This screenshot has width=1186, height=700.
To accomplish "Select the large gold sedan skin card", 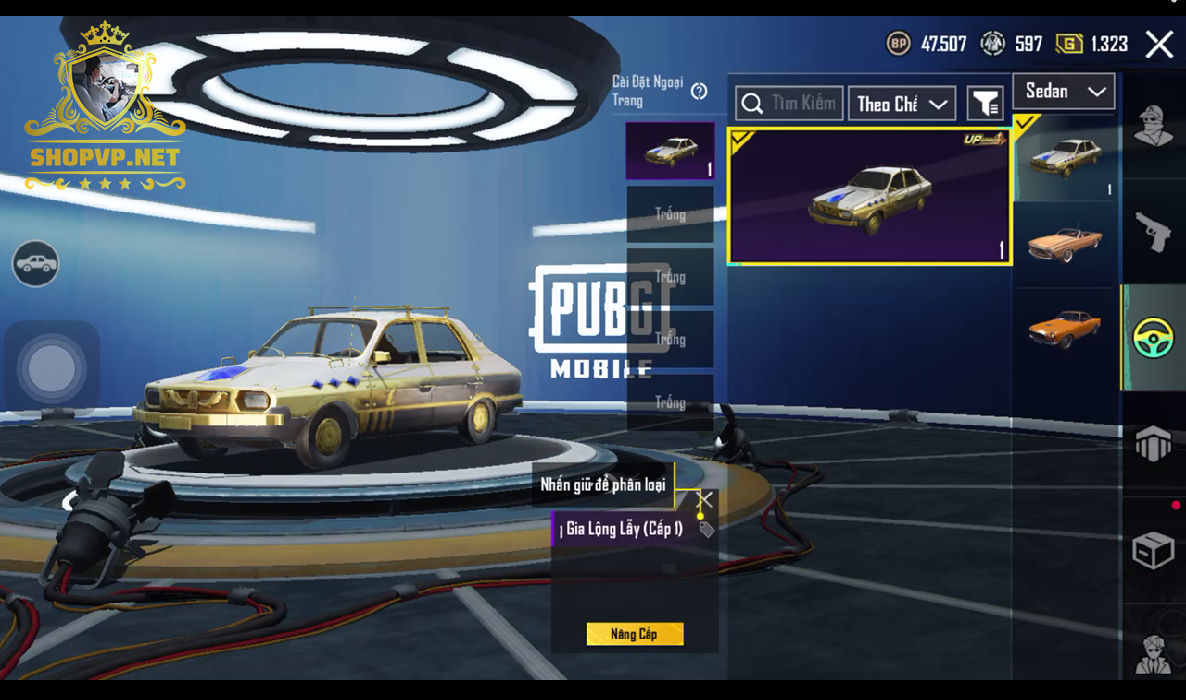I will (869, 197).
